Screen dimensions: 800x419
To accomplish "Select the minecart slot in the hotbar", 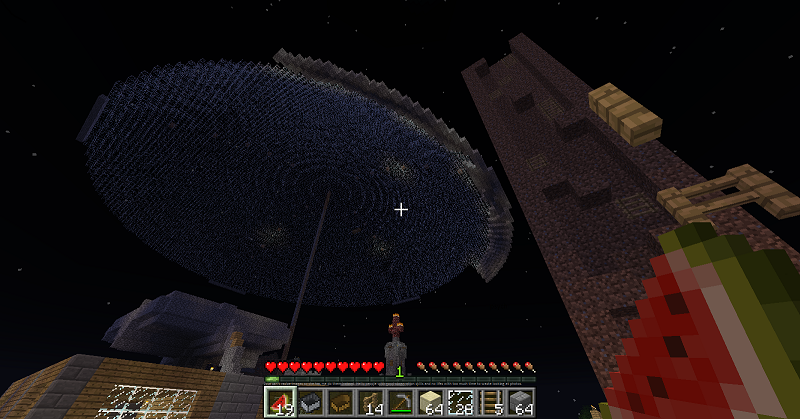I will 311,402.
